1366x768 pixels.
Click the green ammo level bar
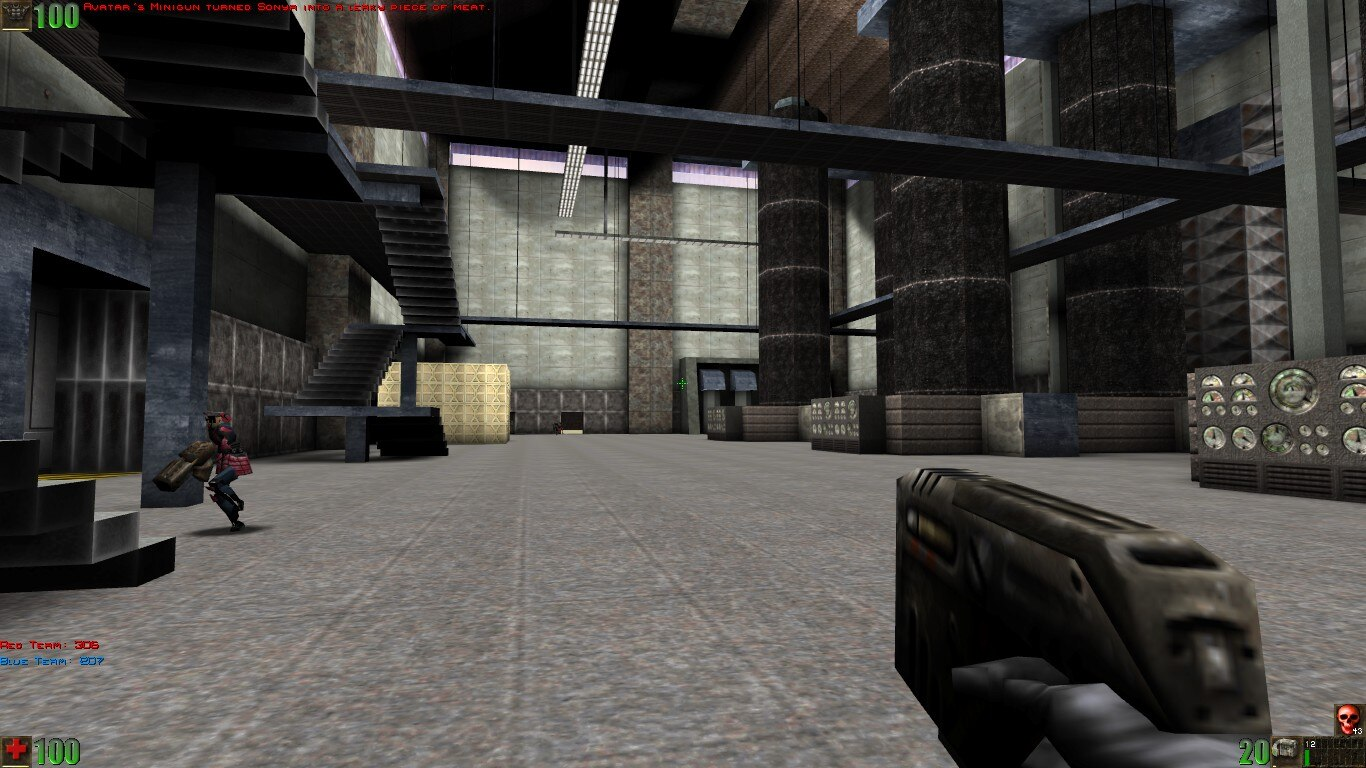pyautogui.click(x=1307, y=756)
